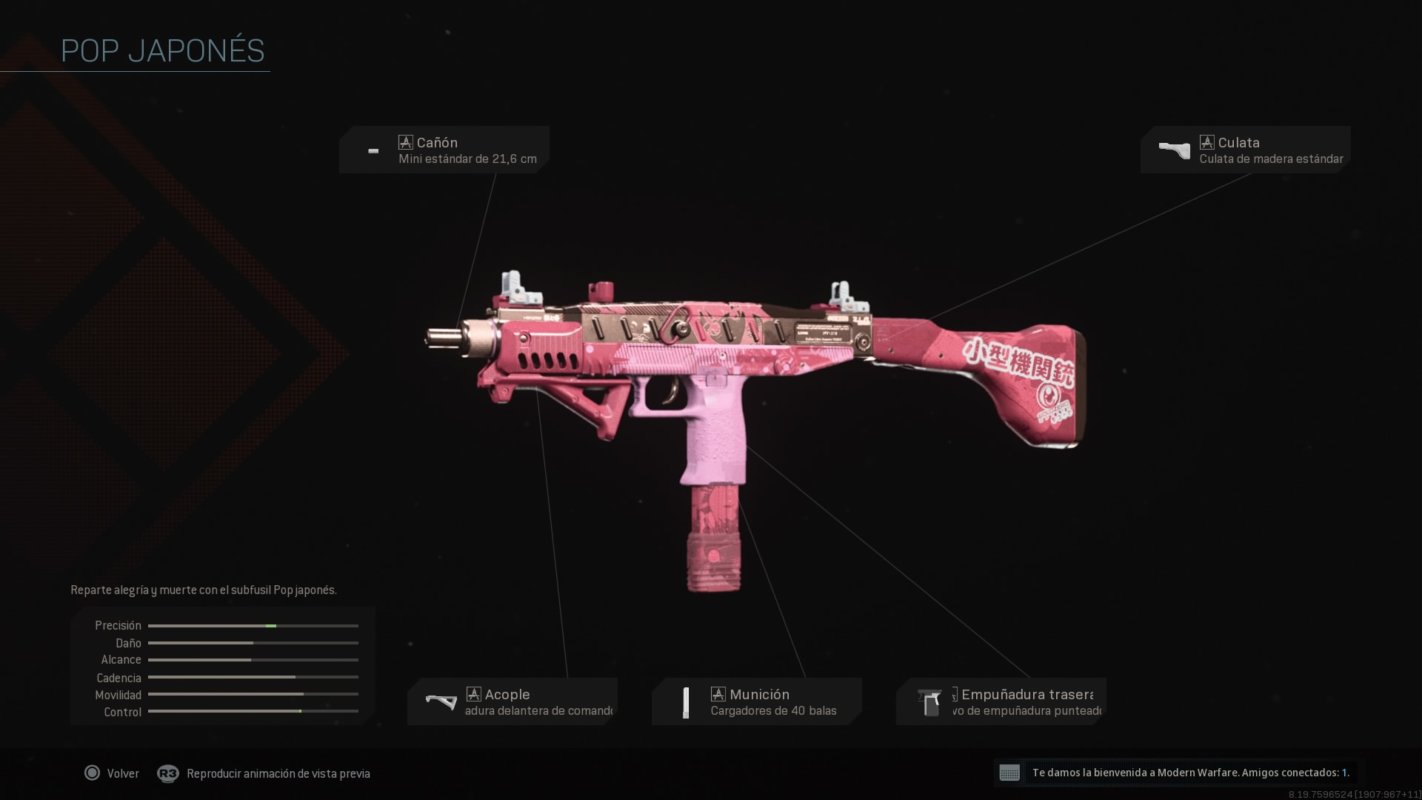Viewport: 1422px width, 800px height.
Task: Click the blueprint marker next to Munición
Action: (x=717, y=692)
